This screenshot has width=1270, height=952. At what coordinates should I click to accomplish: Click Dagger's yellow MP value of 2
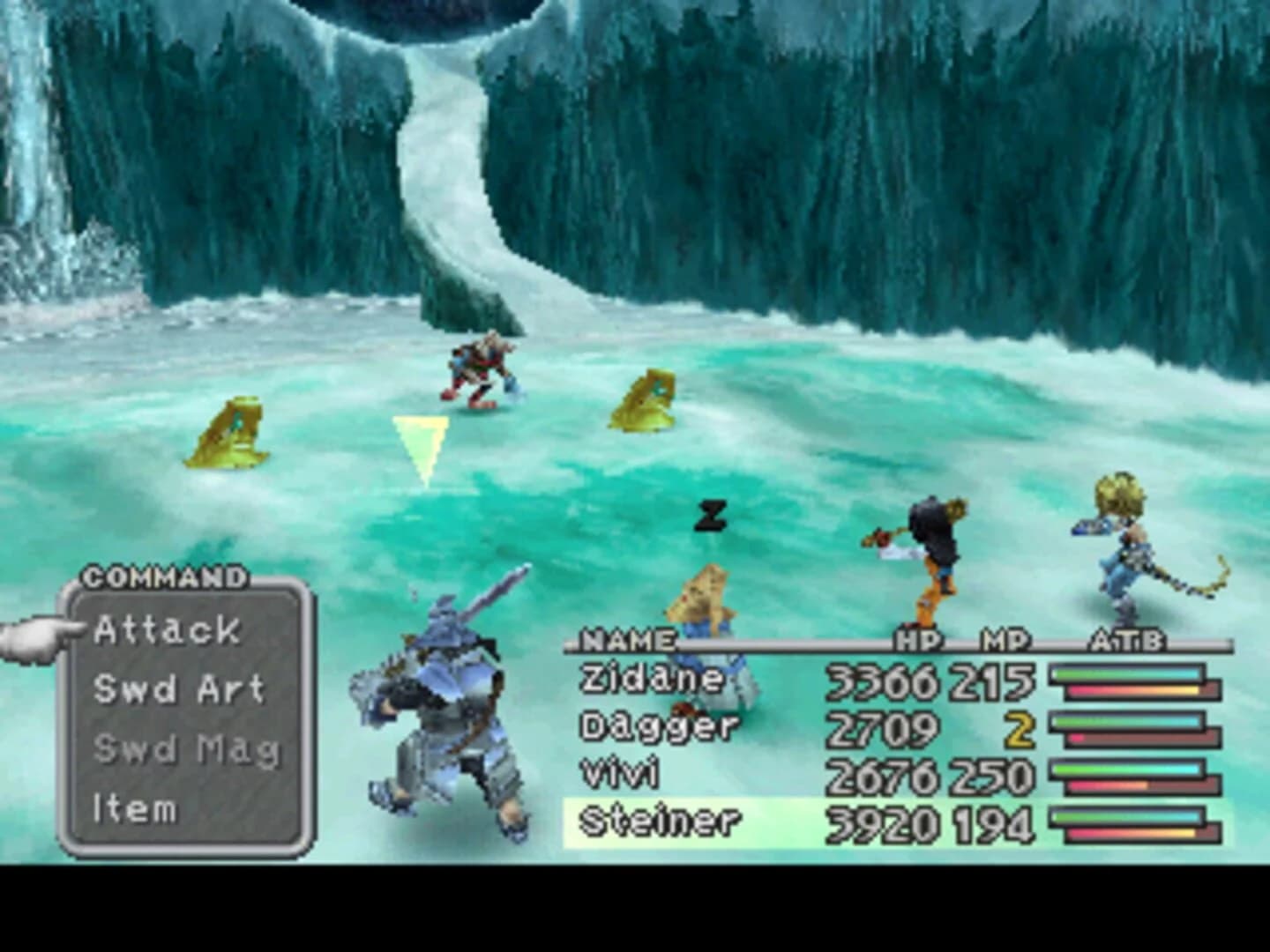pos(1020,728)
